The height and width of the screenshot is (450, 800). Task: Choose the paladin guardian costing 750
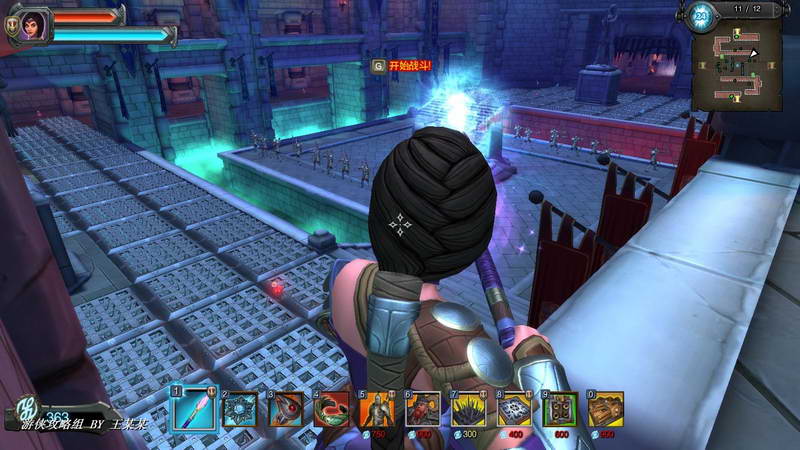coord(377,409)
